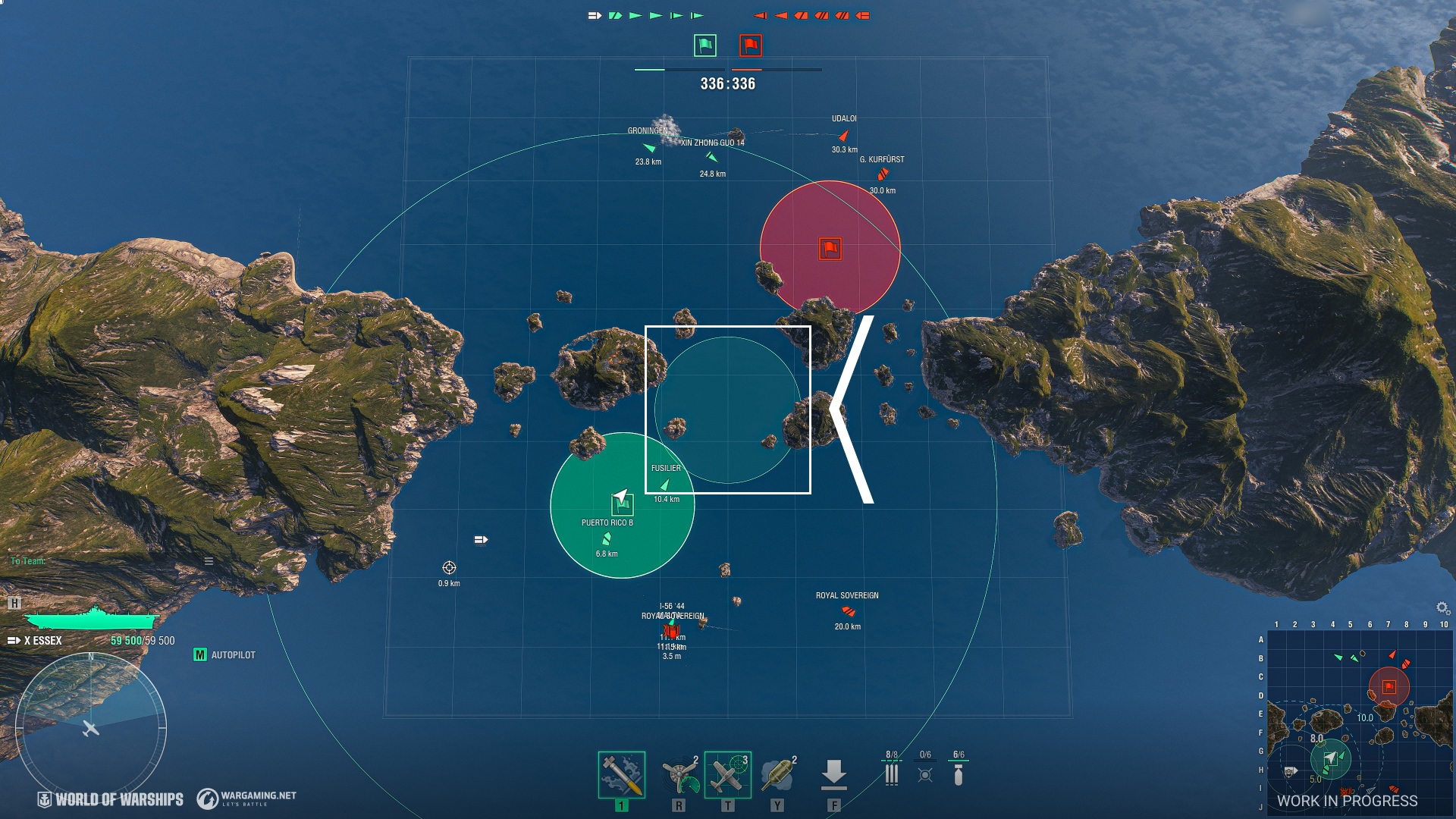The height and width of the screenshot is (819, 1456).
Task: Click the carrier class icon beside X ESSEX
Action: coord(14,639)
